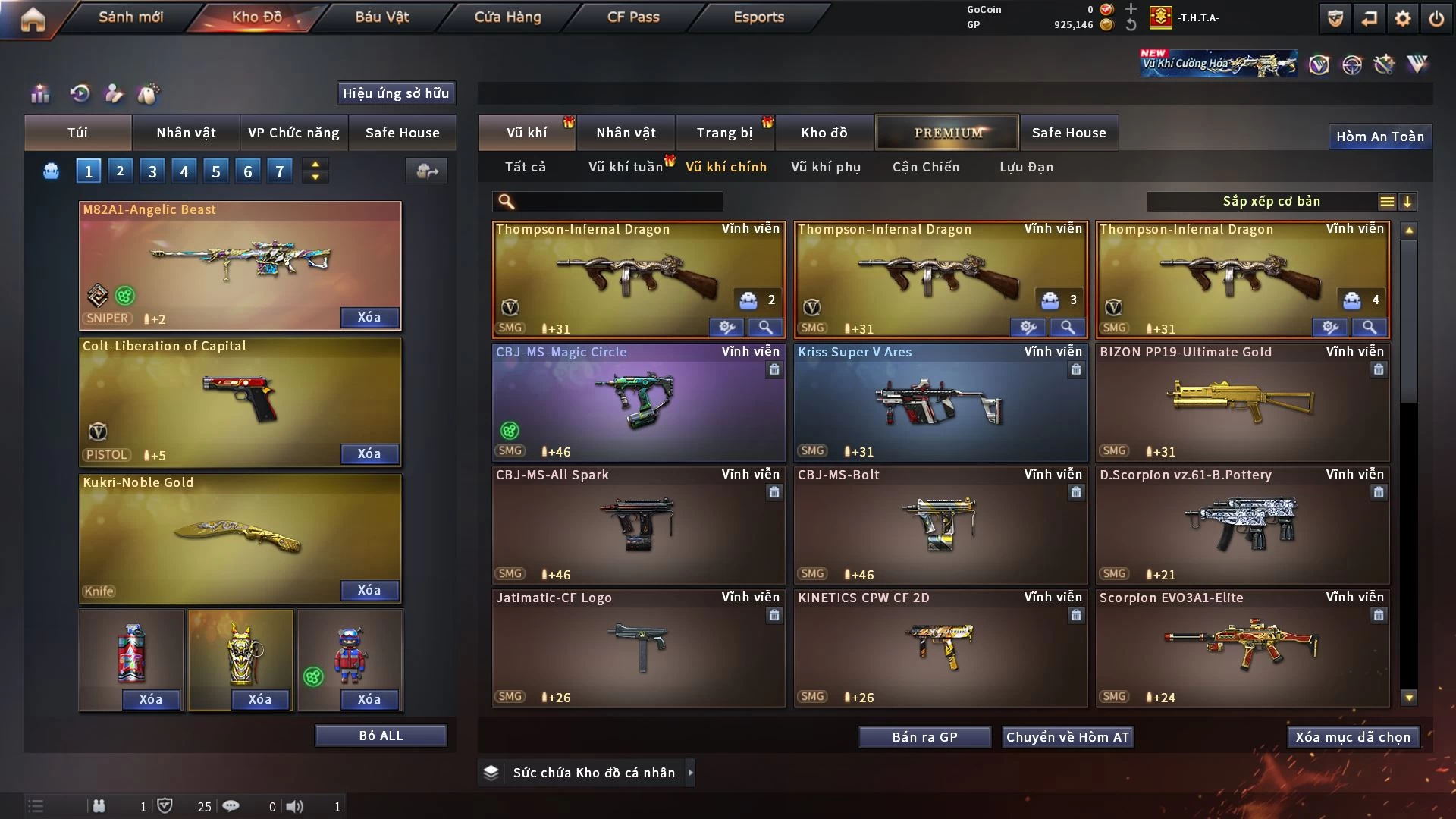Open the Cửa Hàng shop menu
Image resolution: width=1456 pixels, height=819 pixels.
pos(507,17)
